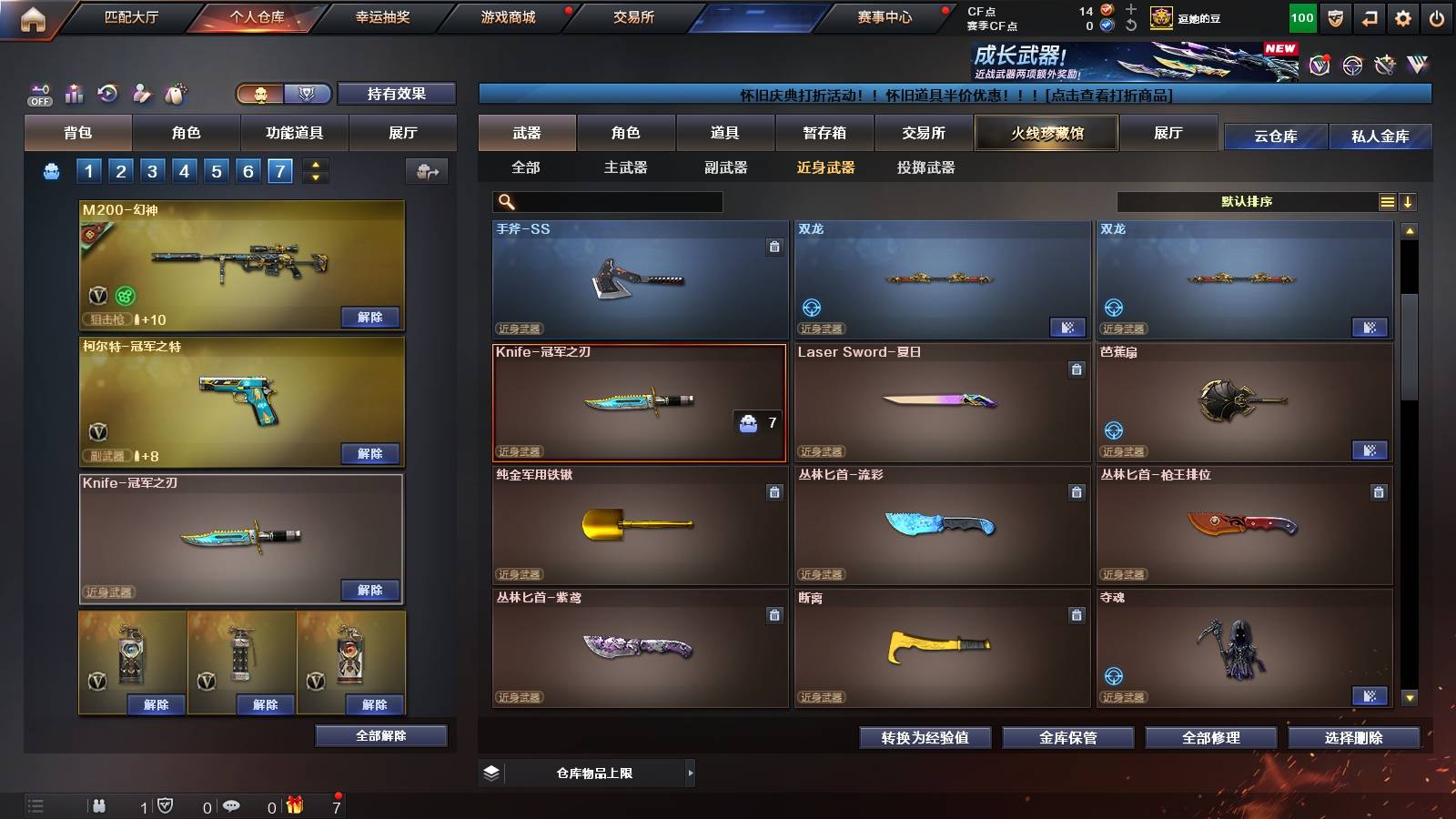Viewport: 1456px width, 819px height.
Task: Click the 全部解除 button
Action: [x=381, y=735]
